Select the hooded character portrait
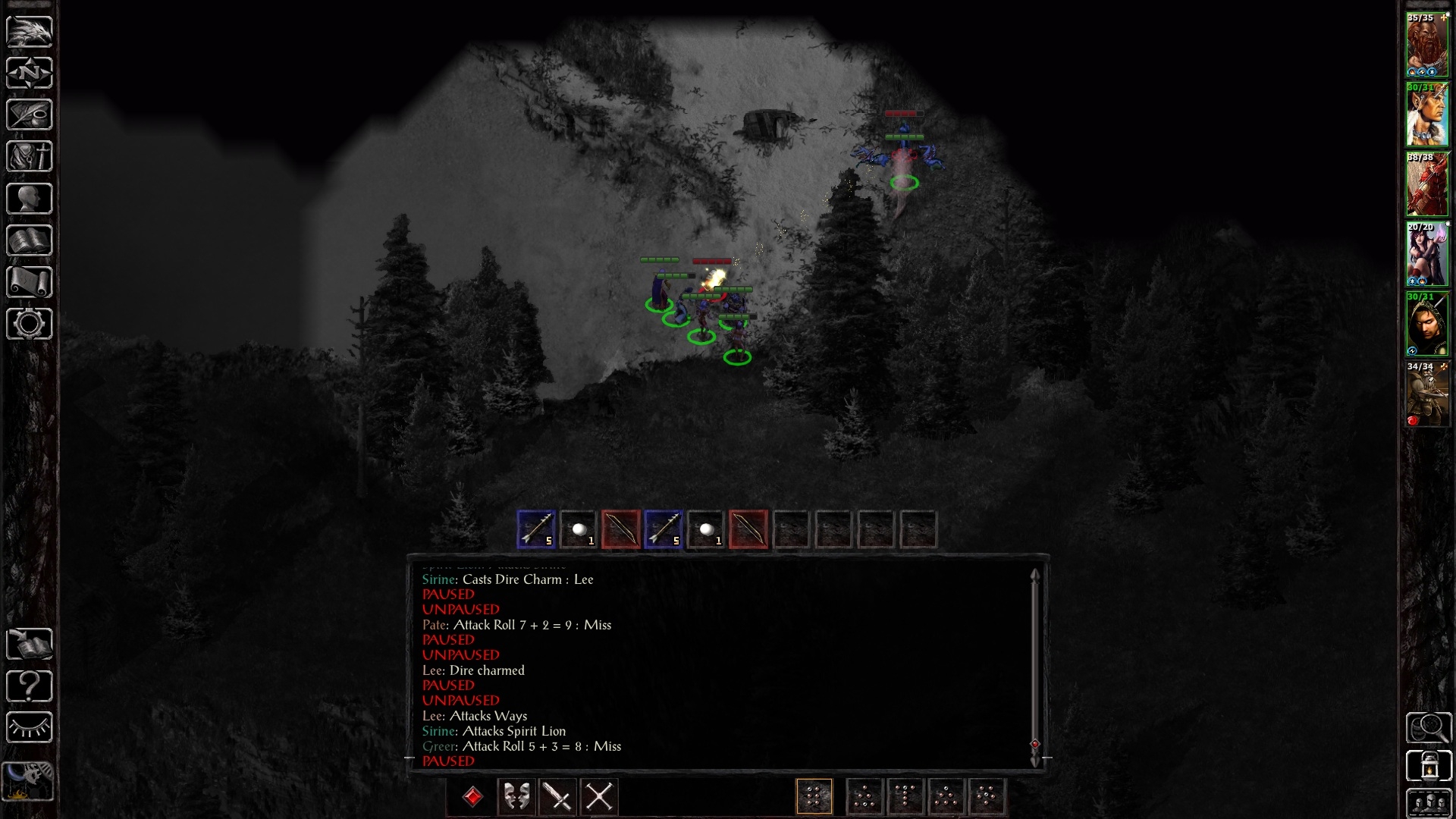 click(x=1427, y=325)
